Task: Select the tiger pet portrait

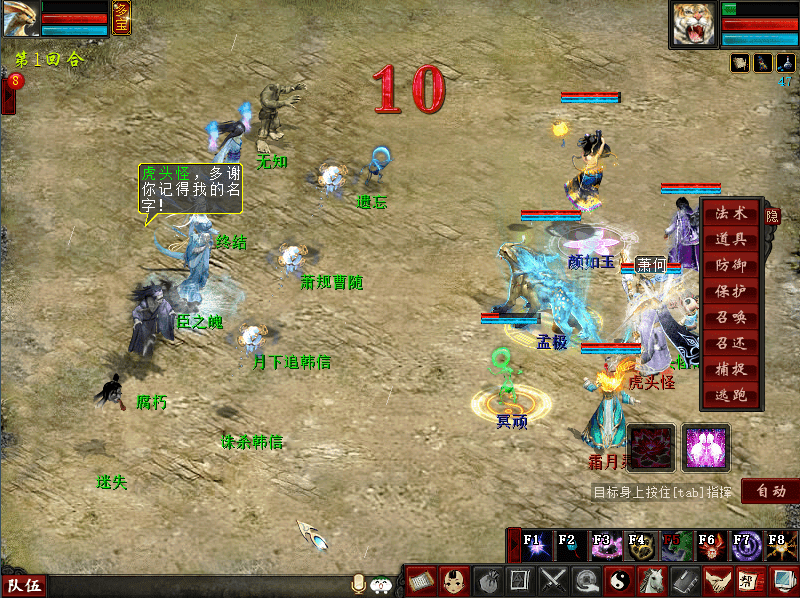Action: (695, 23)
